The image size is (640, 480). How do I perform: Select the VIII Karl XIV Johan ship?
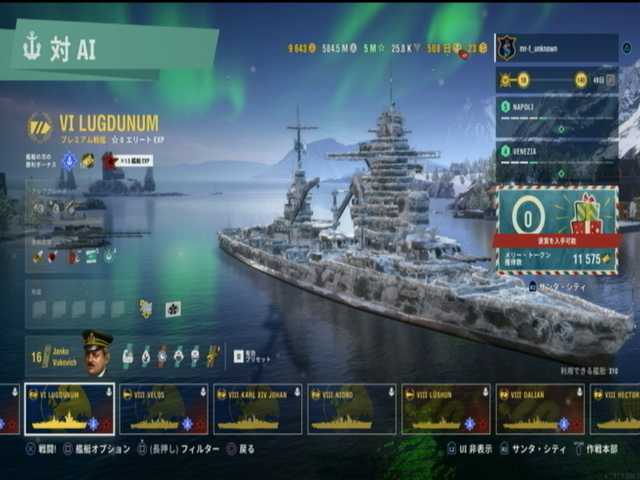[257, 409]
